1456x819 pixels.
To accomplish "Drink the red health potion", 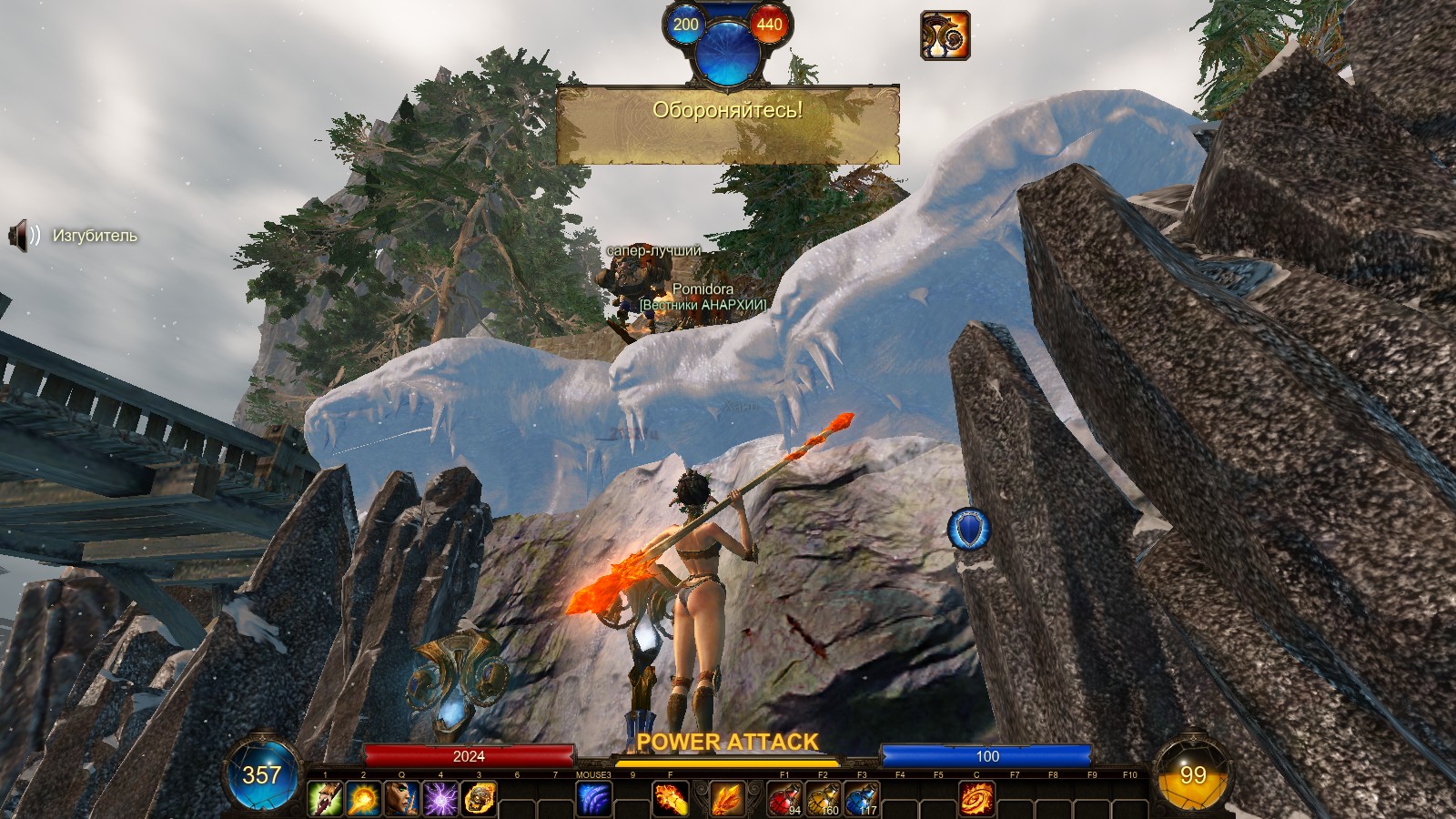I will click(x=784, y=799).
